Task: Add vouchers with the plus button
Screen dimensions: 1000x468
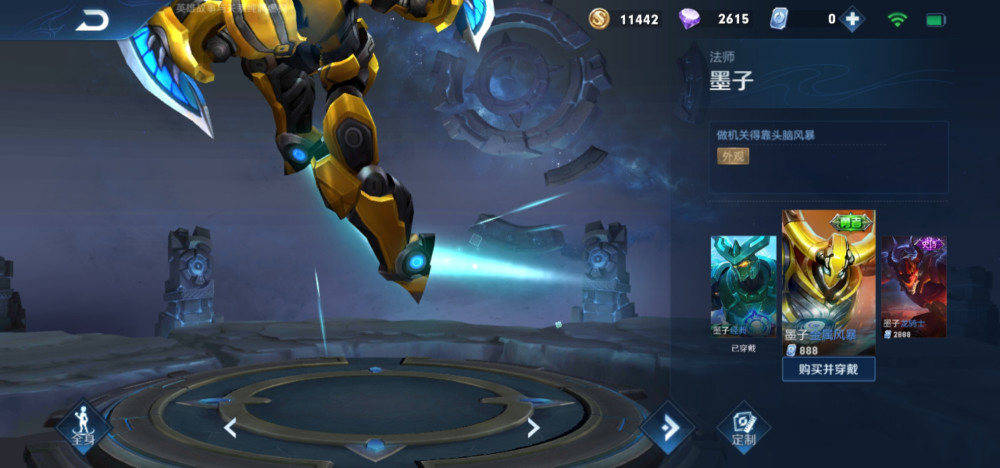Action: pos(851,19)
